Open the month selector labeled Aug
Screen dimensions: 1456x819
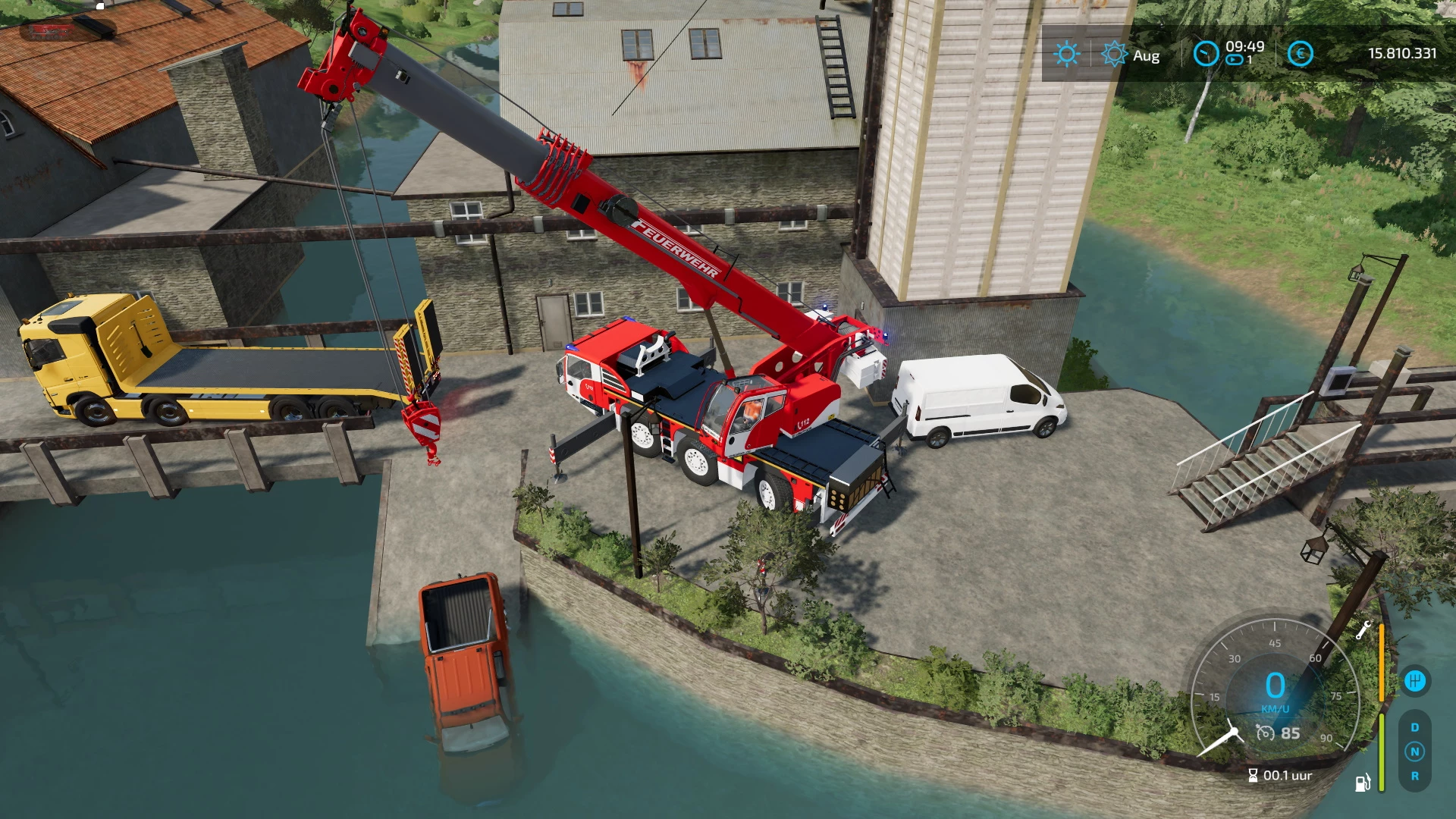pyautogui.click(x=1147, y=55)
